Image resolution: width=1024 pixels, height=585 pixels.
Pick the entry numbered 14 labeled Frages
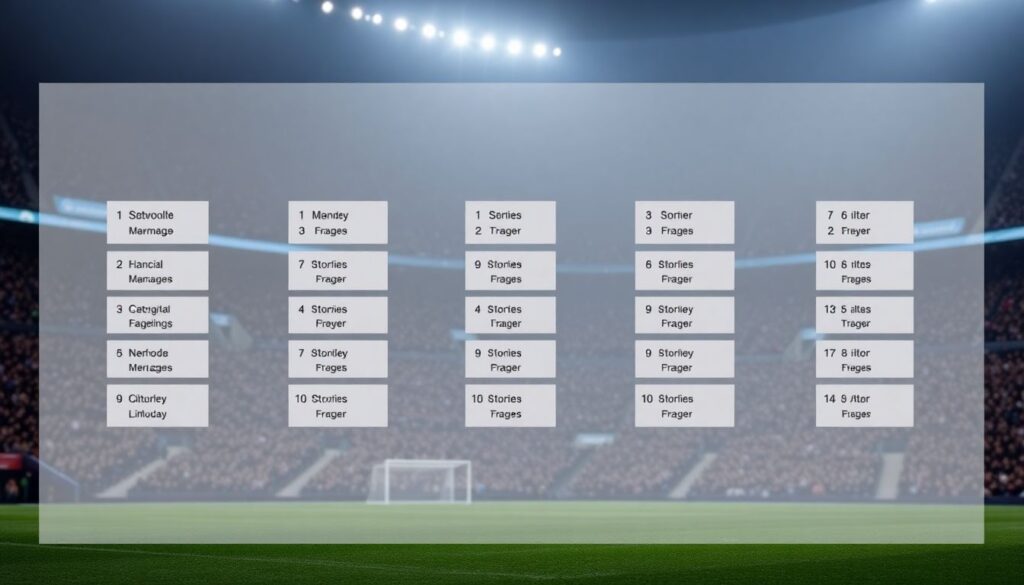click(x=864, y=406)
